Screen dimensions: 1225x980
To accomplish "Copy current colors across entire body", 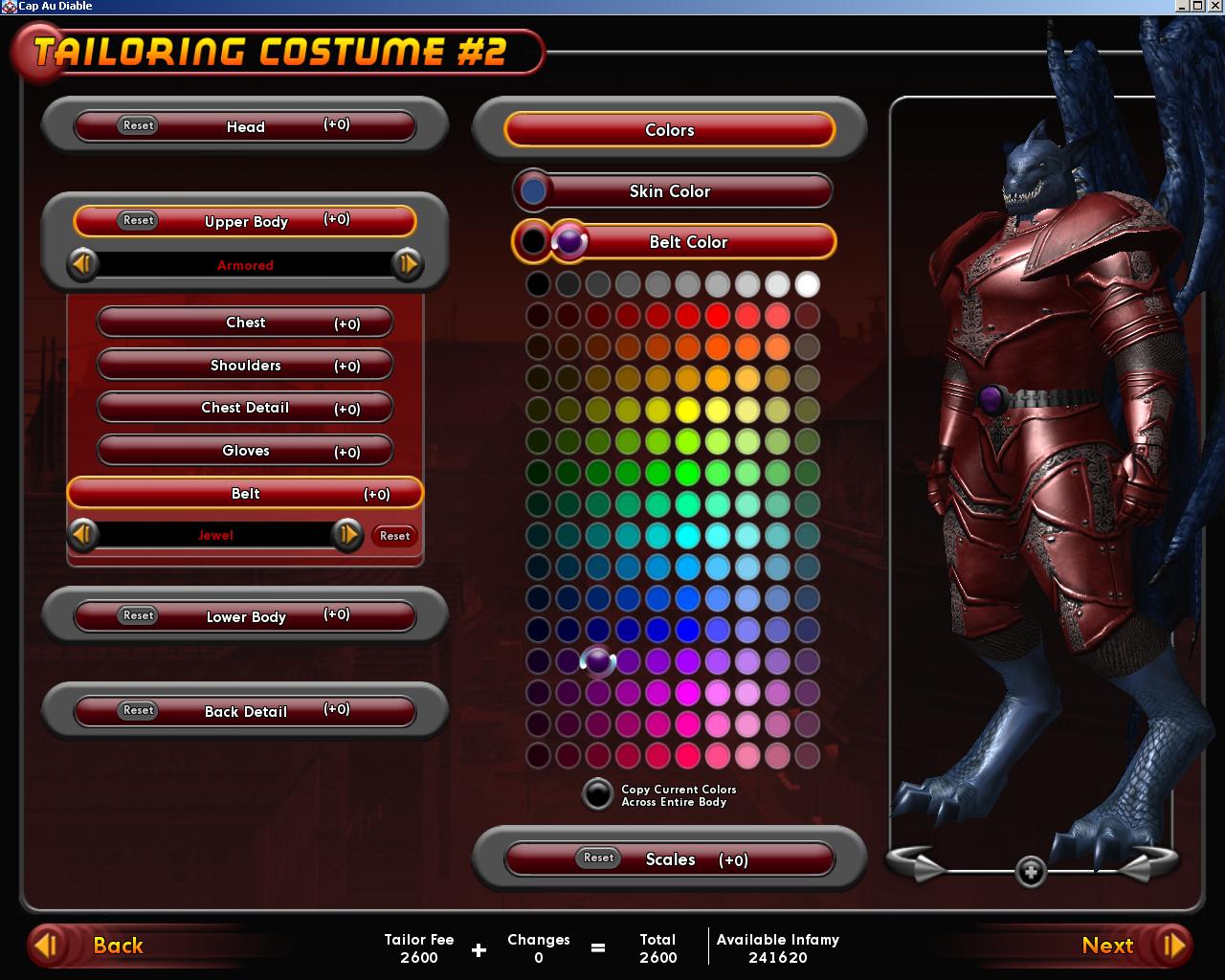I will [x=598, y=794].
